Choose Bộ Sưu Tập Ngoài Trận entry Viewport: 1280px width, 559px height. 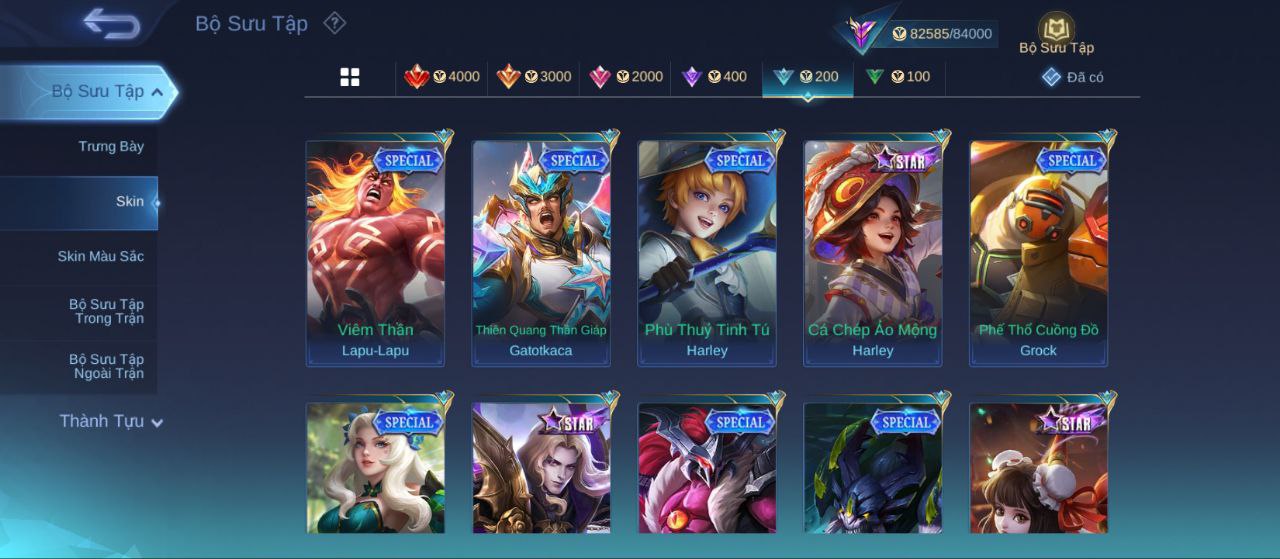click(x=106, y=367)
